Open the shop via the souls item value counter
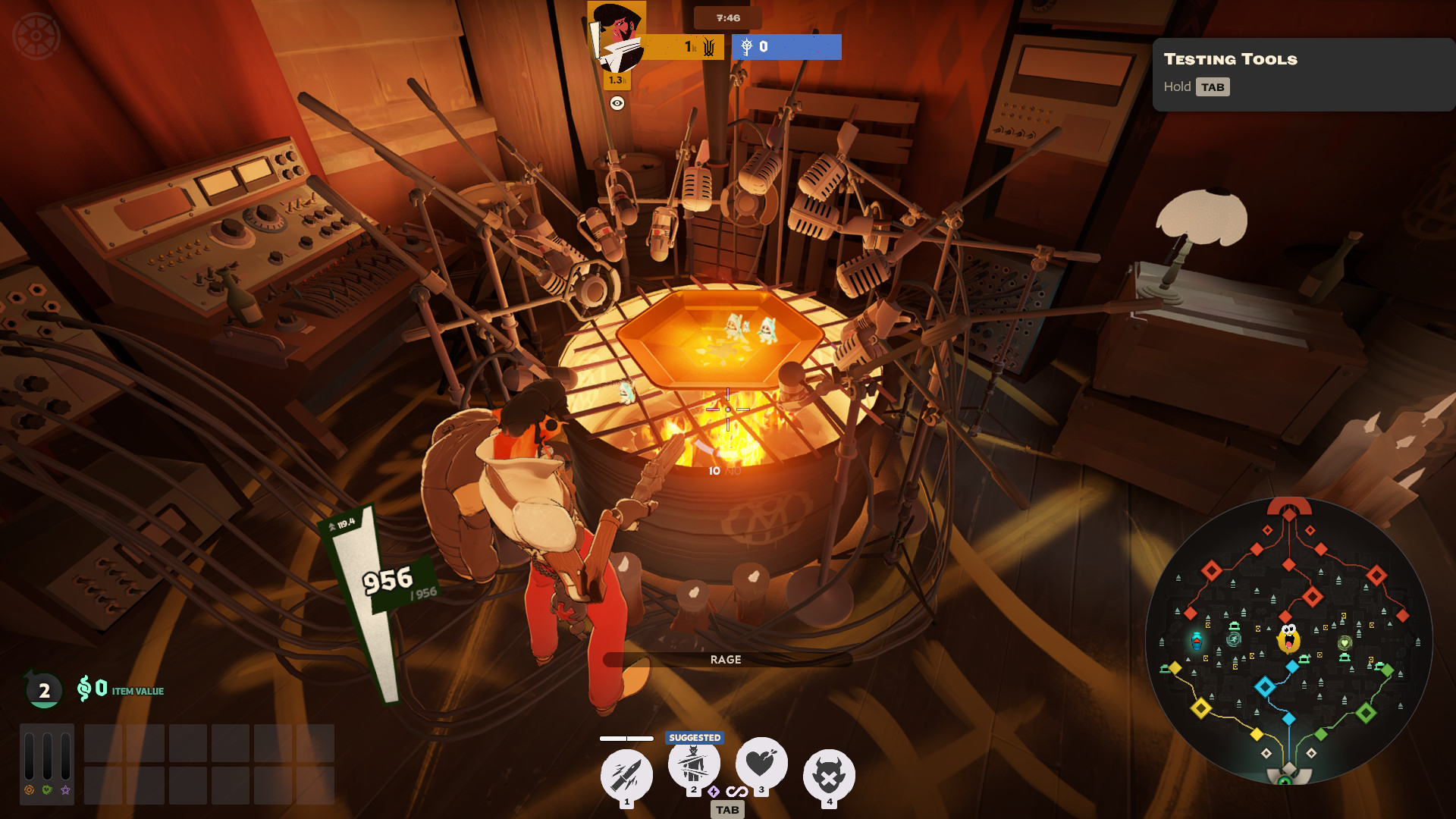1456x819 pixels. (120, 689)
